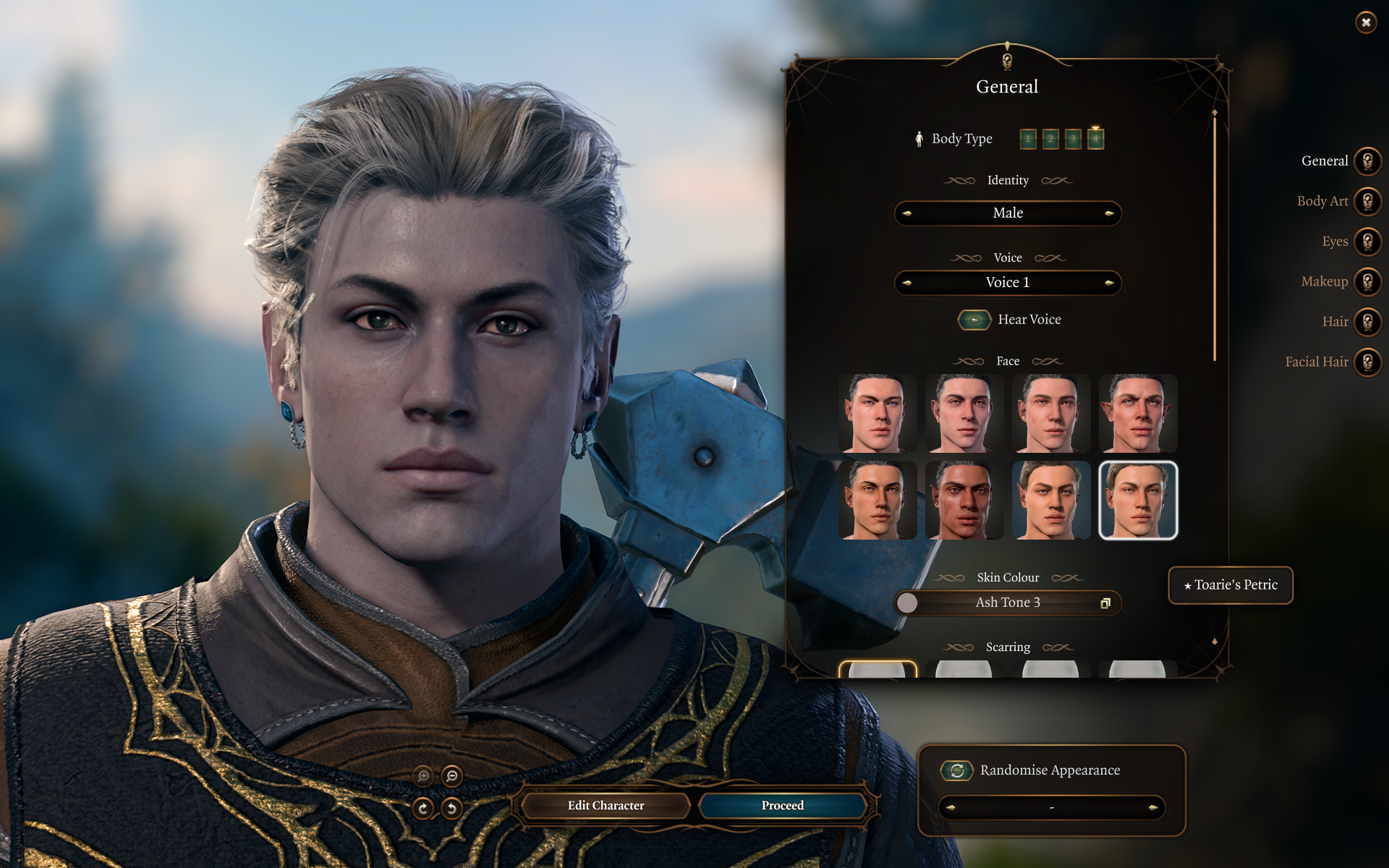Cycle Voice to the previous option

(x=907, y=283)
